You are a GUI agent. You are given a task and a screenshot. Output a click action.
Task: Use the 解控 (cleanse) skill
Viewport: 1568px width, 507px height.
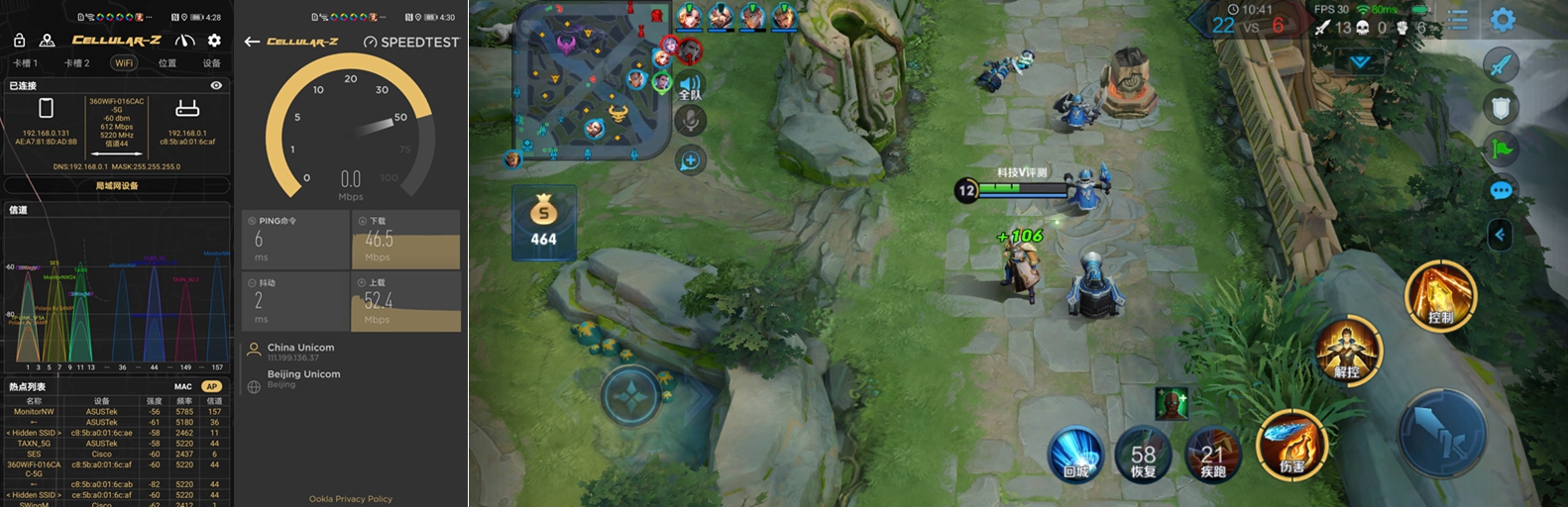click(1348, 351)
